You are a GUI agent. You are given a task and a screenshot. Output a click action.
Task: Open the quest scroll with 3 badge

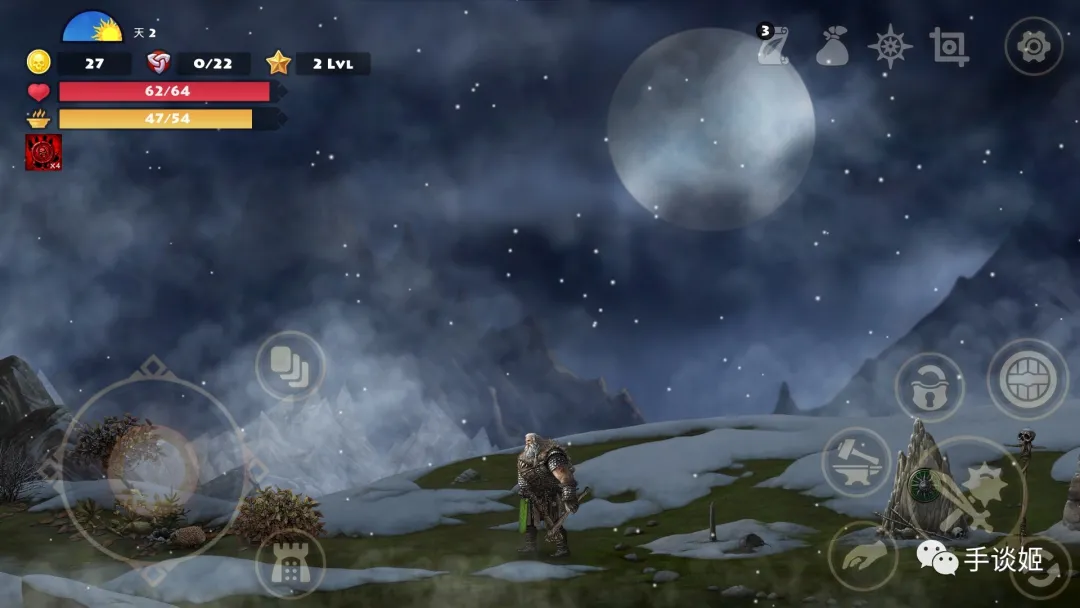point(772,47)
